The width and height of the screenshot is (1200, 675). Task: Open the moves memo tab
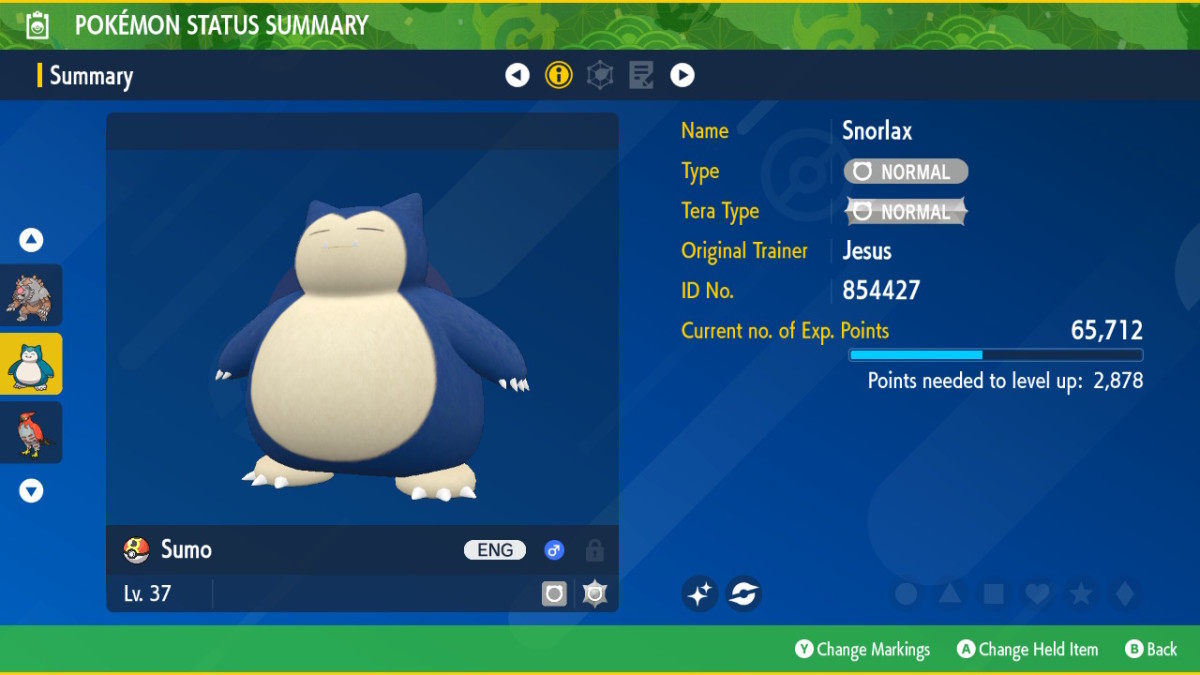pyautogui.click(x=641, y=75)
